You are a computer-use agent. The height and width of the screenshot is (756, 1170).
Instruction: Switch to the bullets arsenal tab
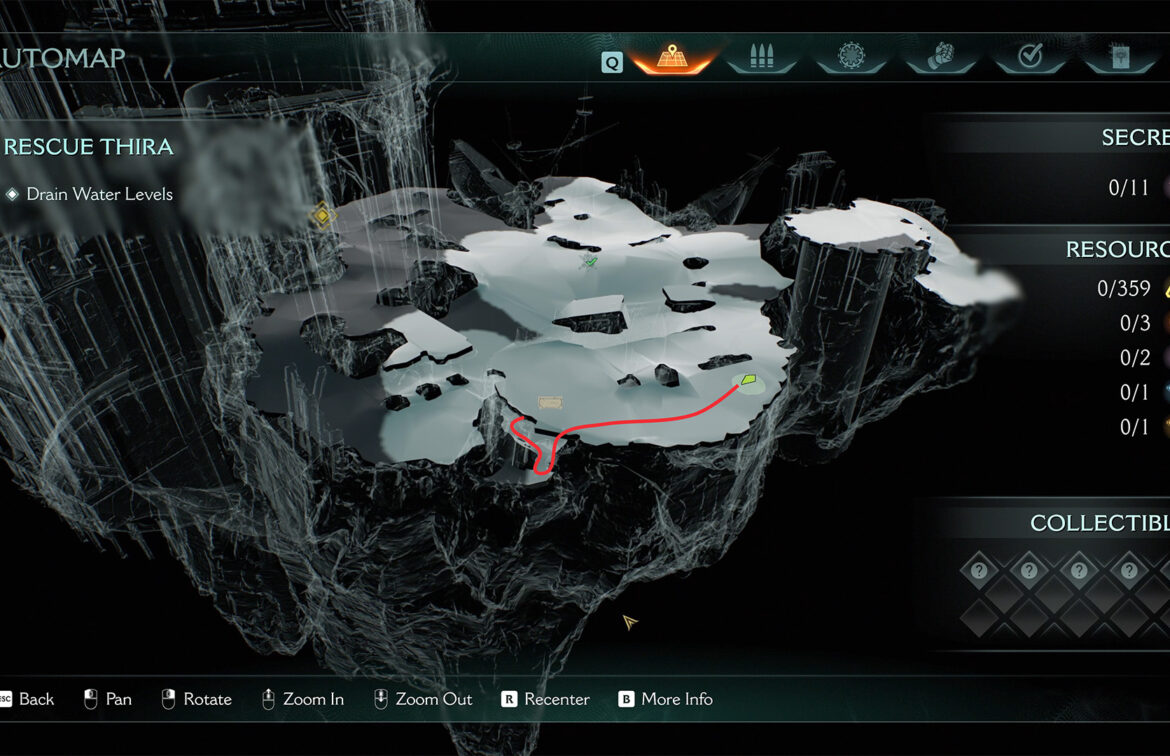pyautogui.click(x=762, y=58)
